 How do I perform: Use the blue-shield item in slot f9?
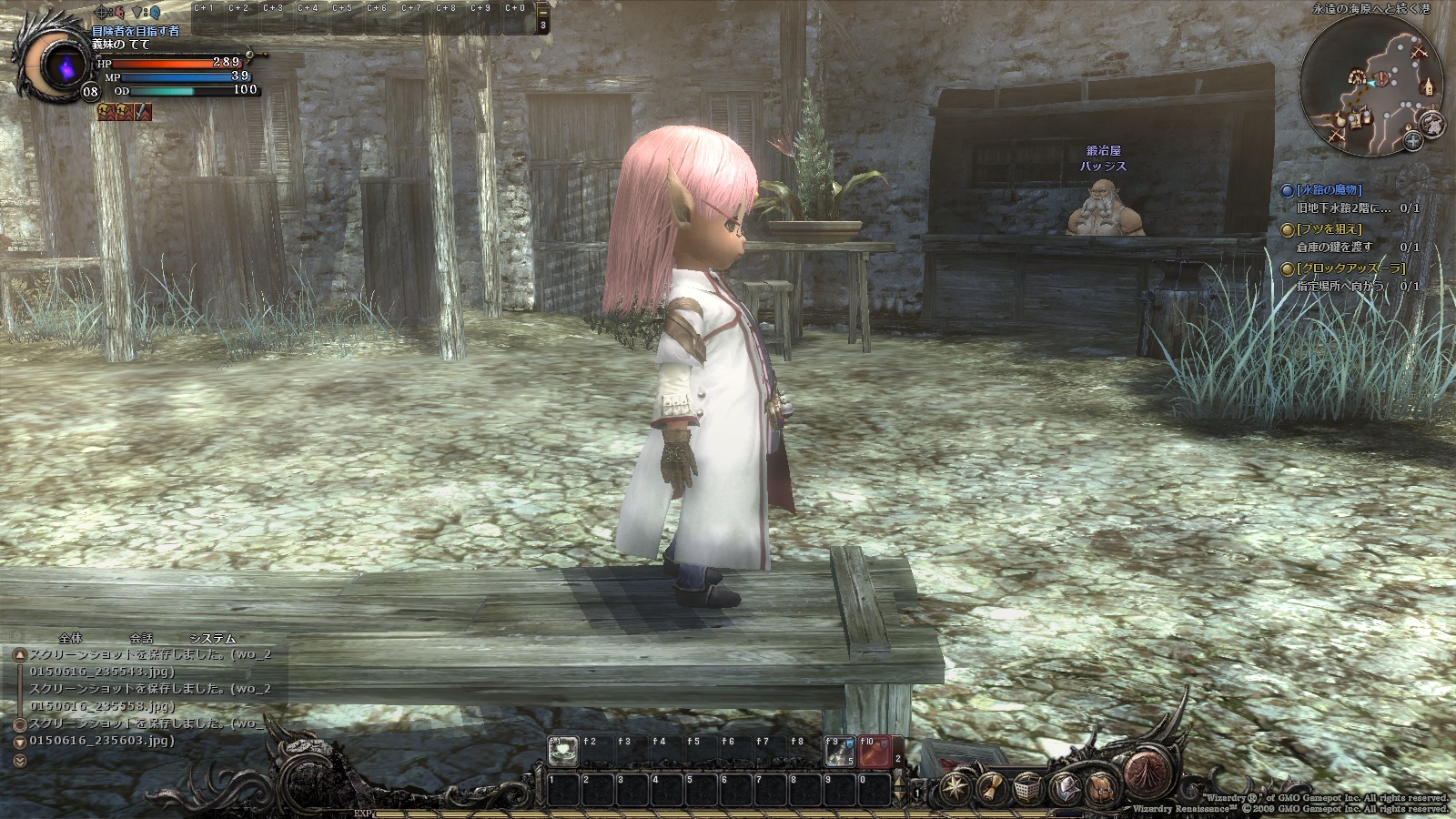tap(839, 751)
